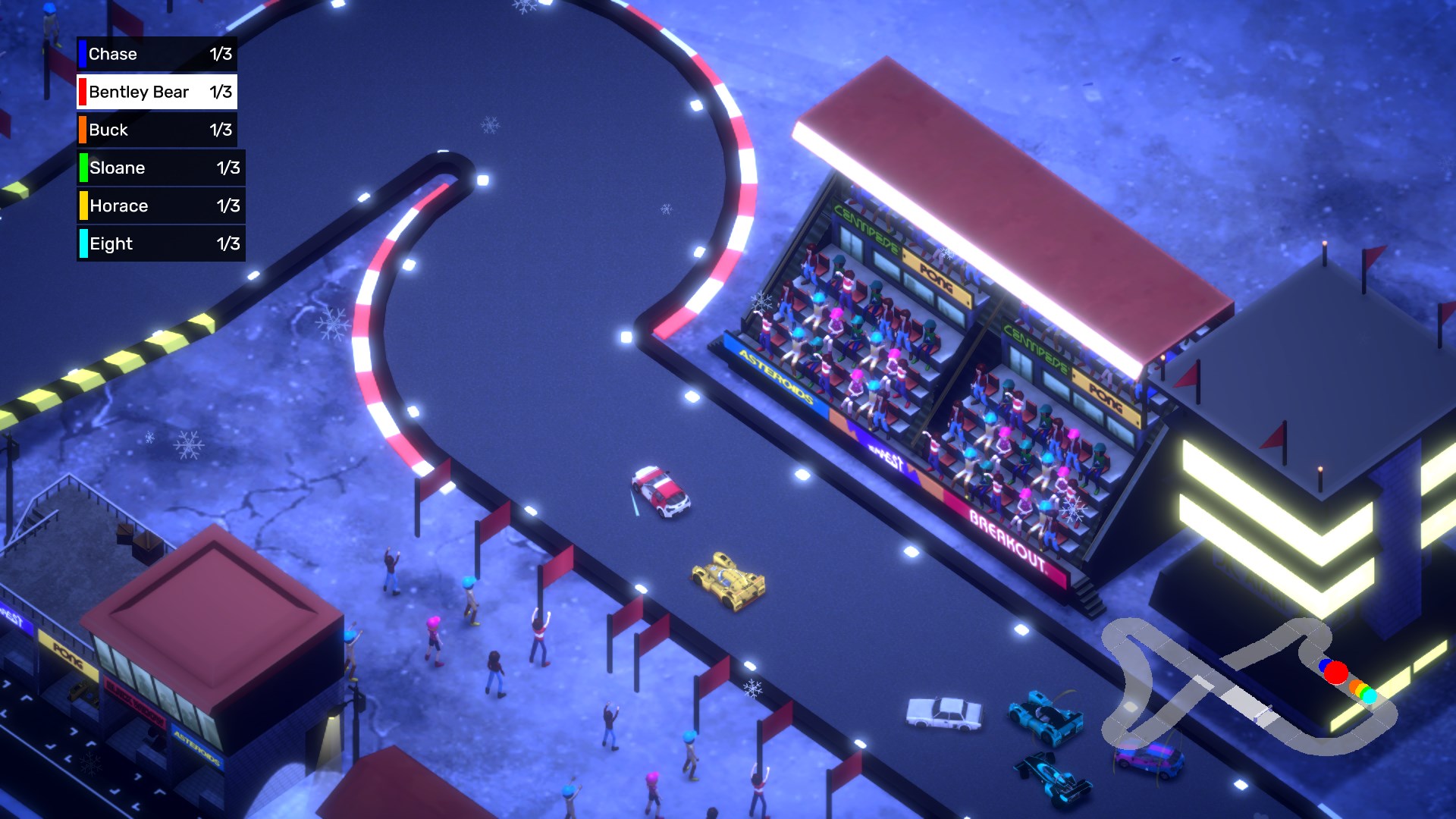
Task: Click the yellow PONG sign on the grandstand
Action: 936,276
